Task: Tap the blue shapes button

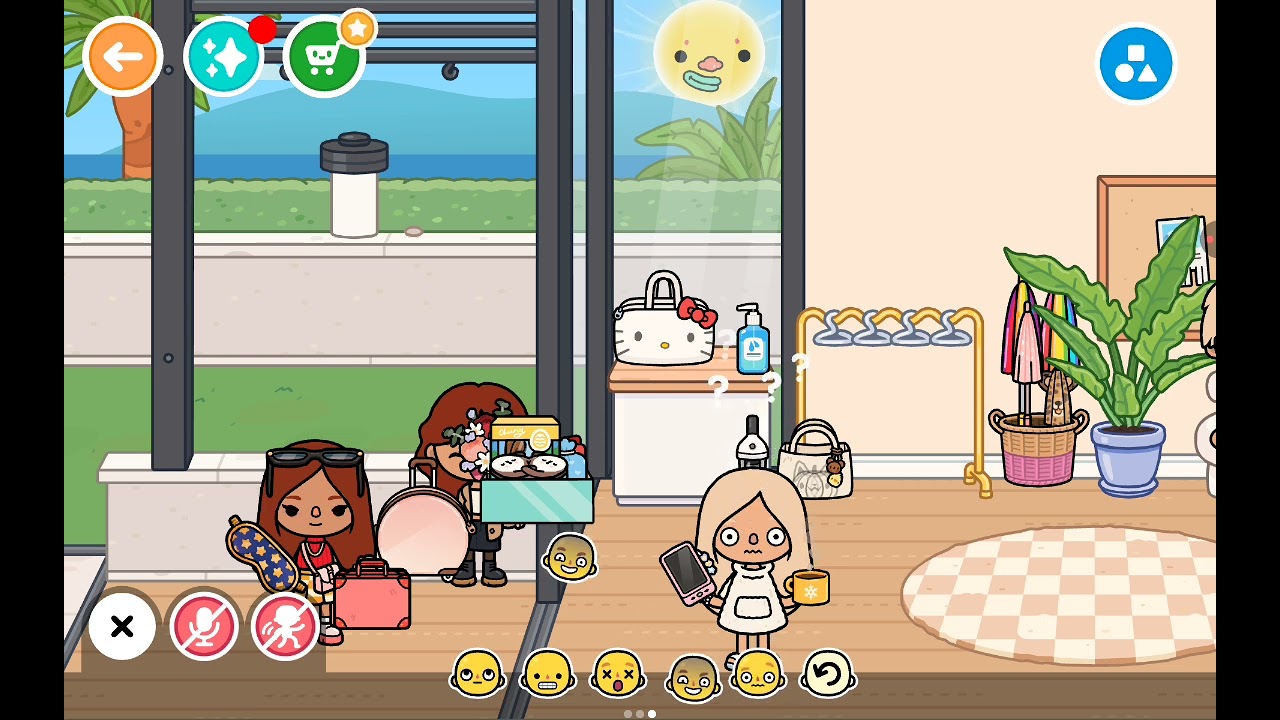Action: coord(1135,64)
